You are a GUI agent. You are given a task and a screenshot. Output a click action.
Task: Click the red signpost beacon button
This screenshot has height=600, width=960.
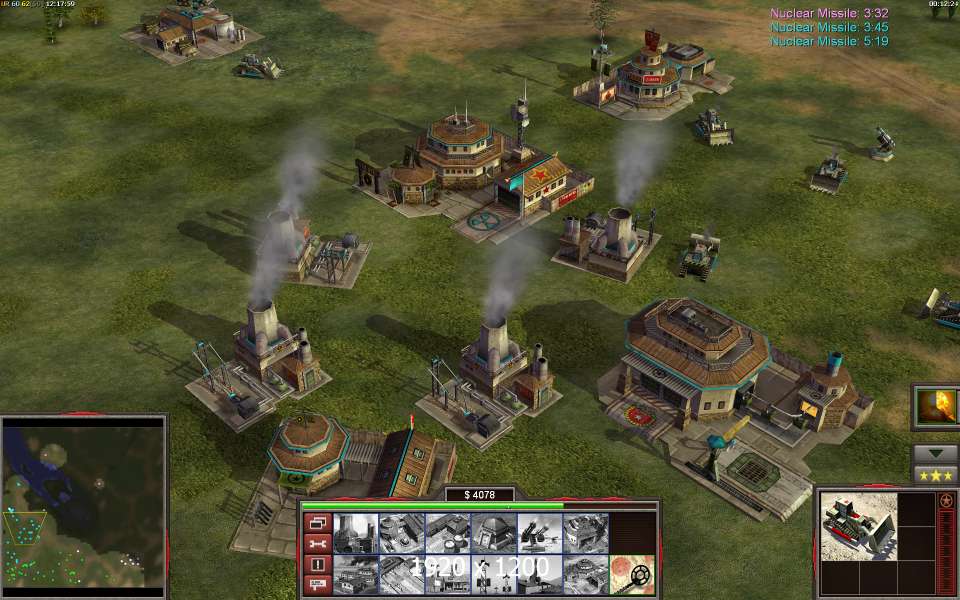tap(315, 586)
